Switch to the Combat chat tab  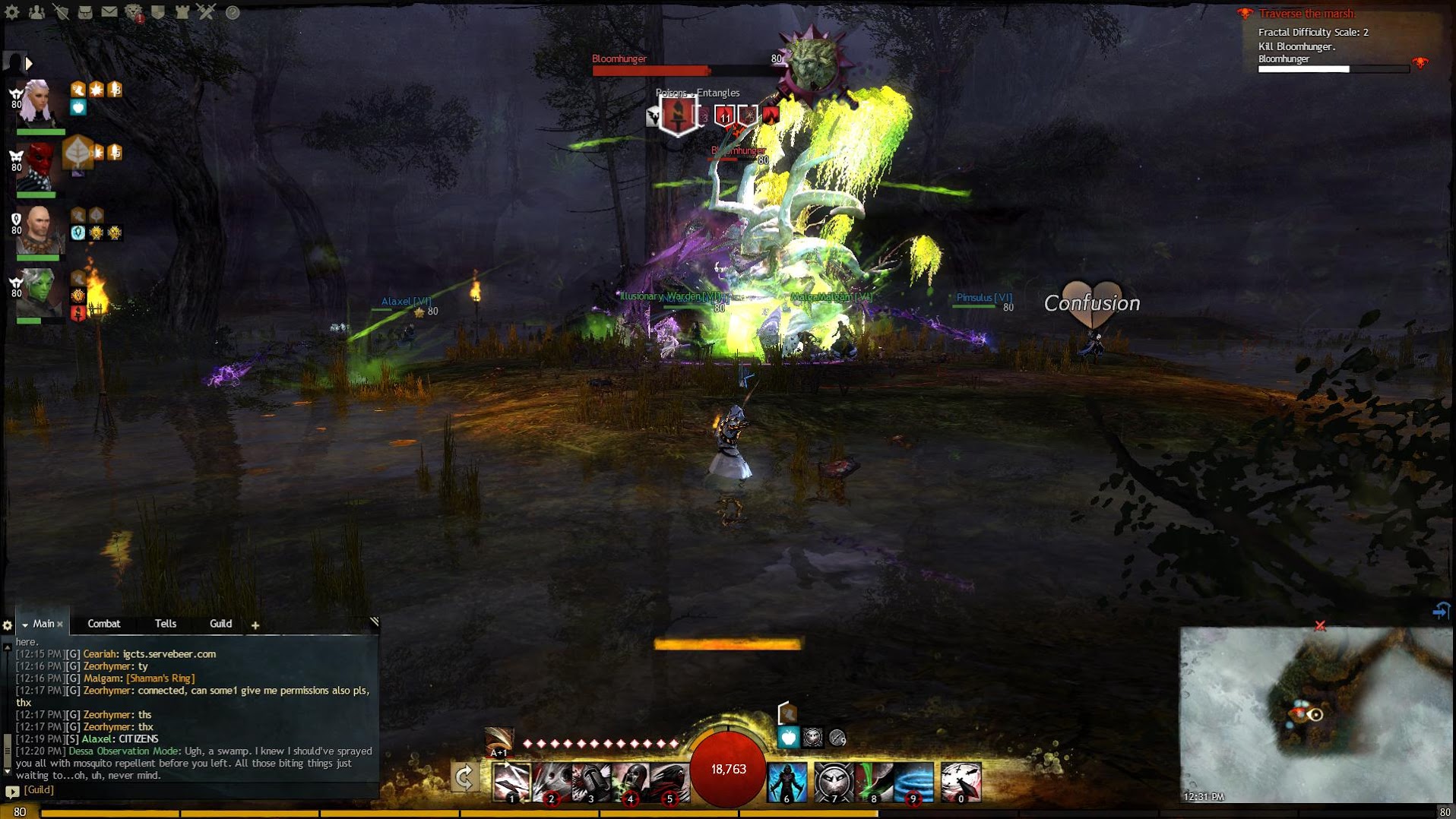pos(104,624)
